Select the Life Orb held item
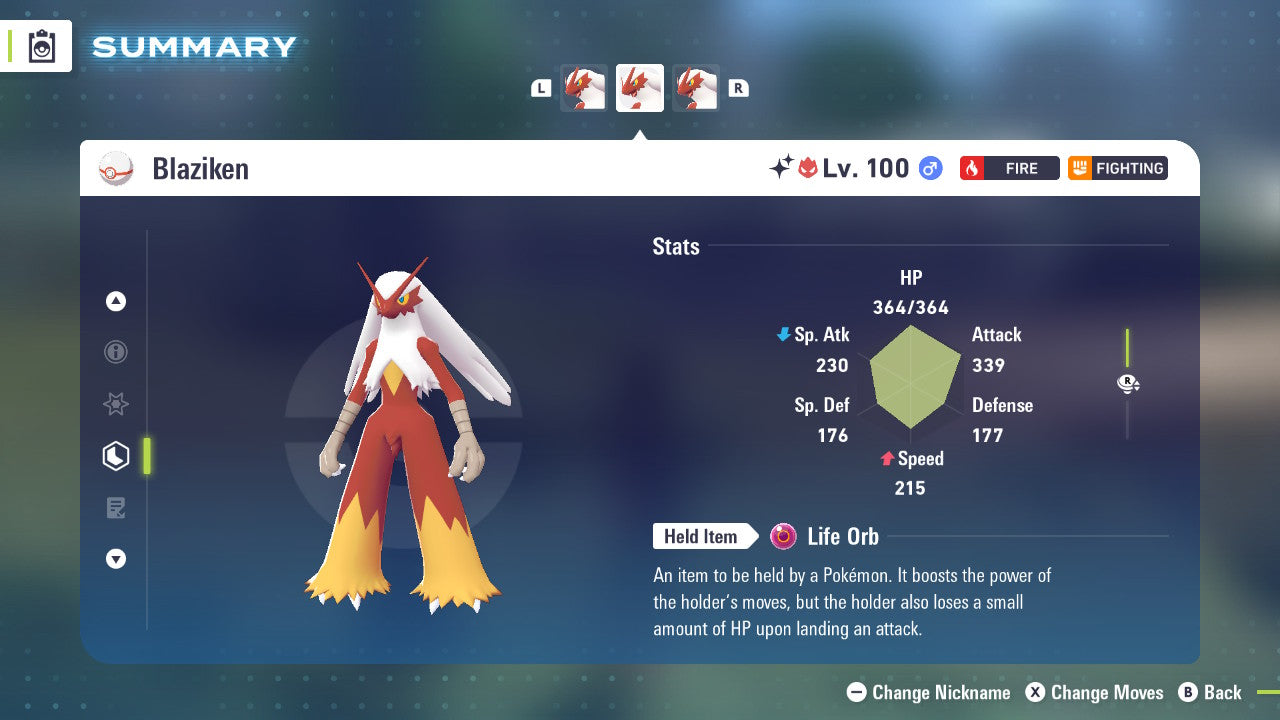1280x720 pixels. tap(825, 537)
